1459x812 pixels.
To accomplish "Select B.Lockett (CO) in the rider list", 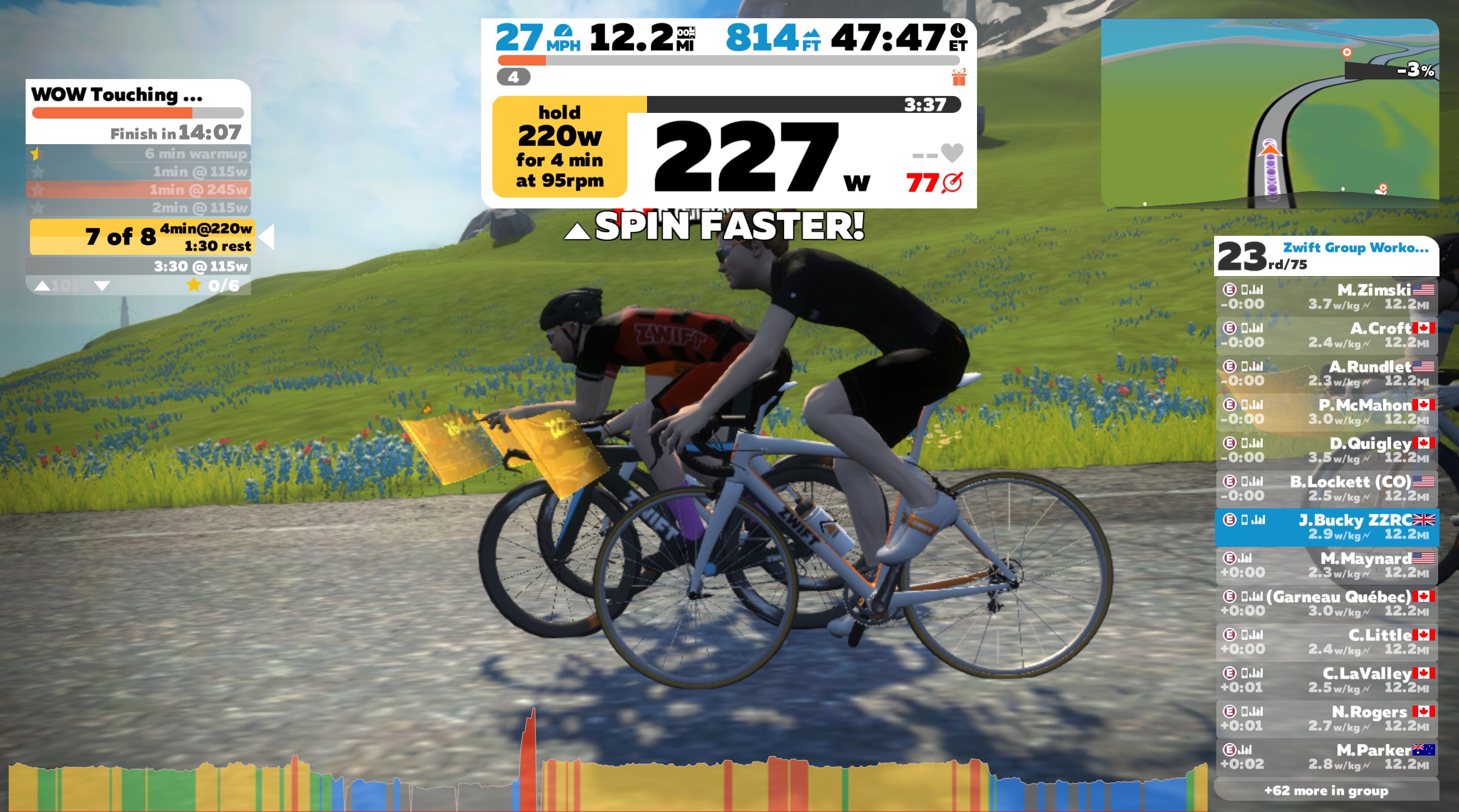I will click(1326, 489).
